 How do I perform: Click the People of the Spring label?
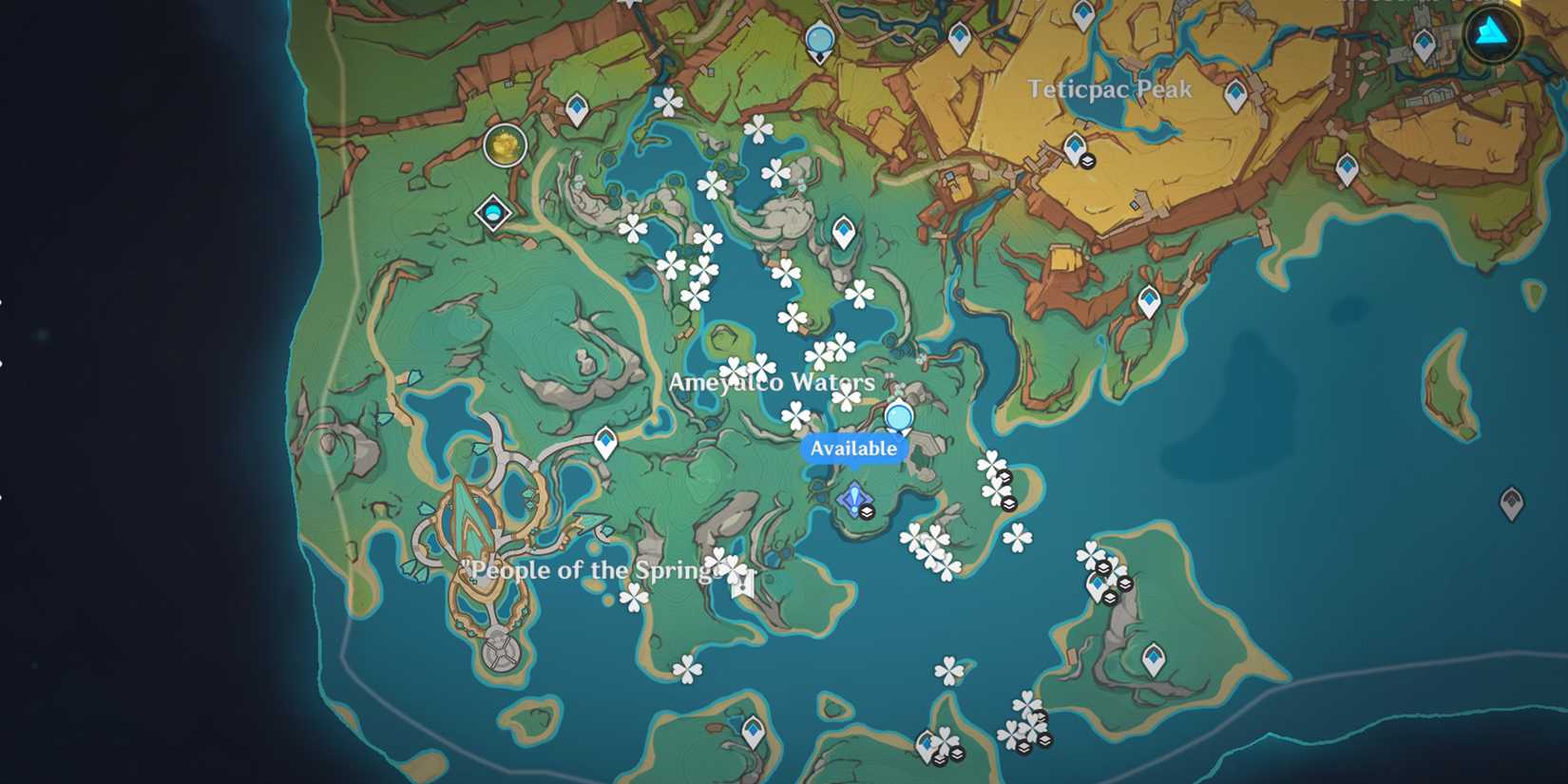[x=591, y=570]
